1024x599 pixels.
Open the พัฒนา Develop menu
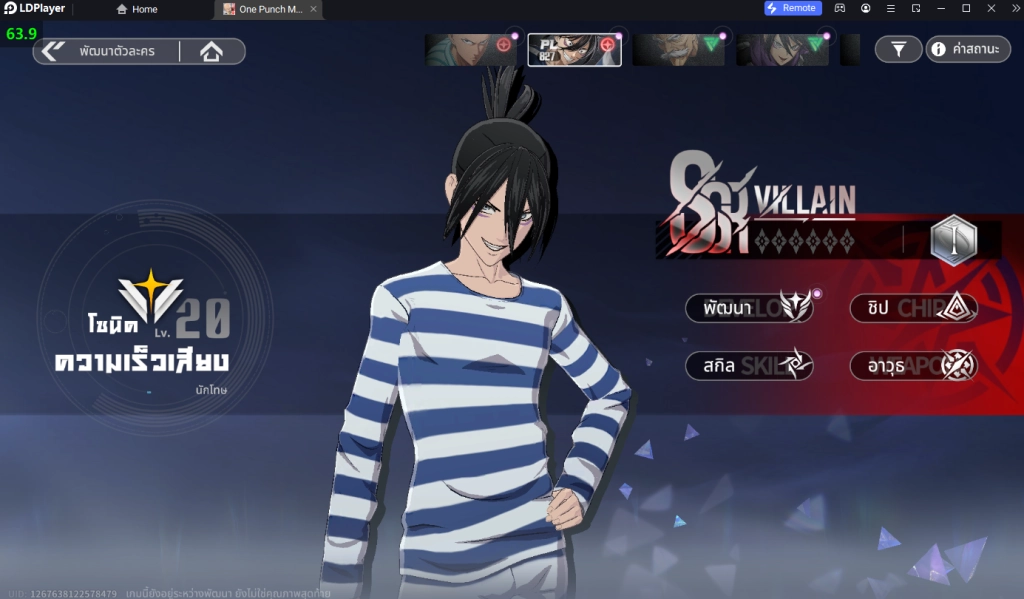click(x=749, y=308)
